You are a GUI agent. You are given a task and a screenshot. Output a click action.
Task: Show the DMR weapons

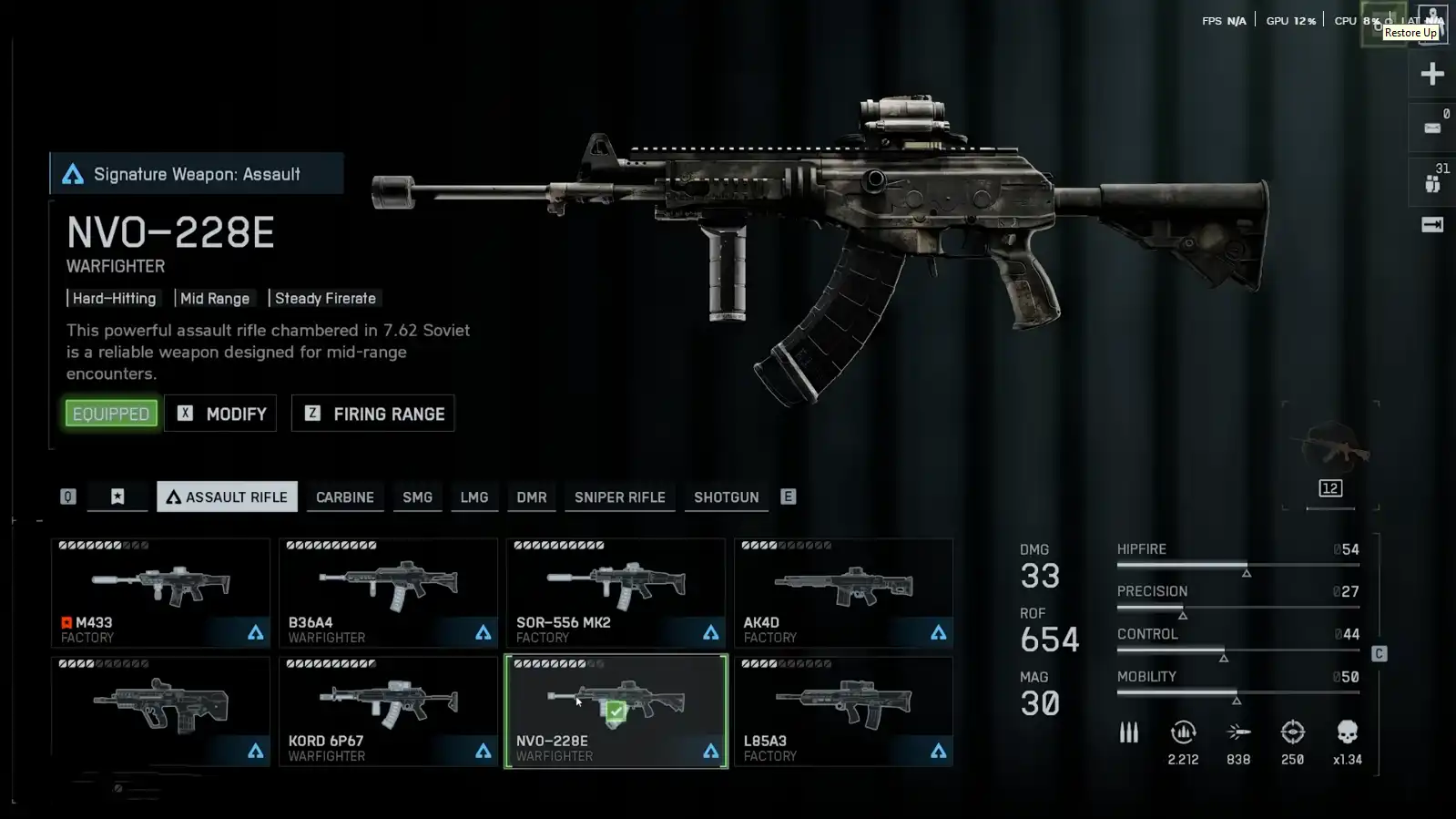click(532, 497)
